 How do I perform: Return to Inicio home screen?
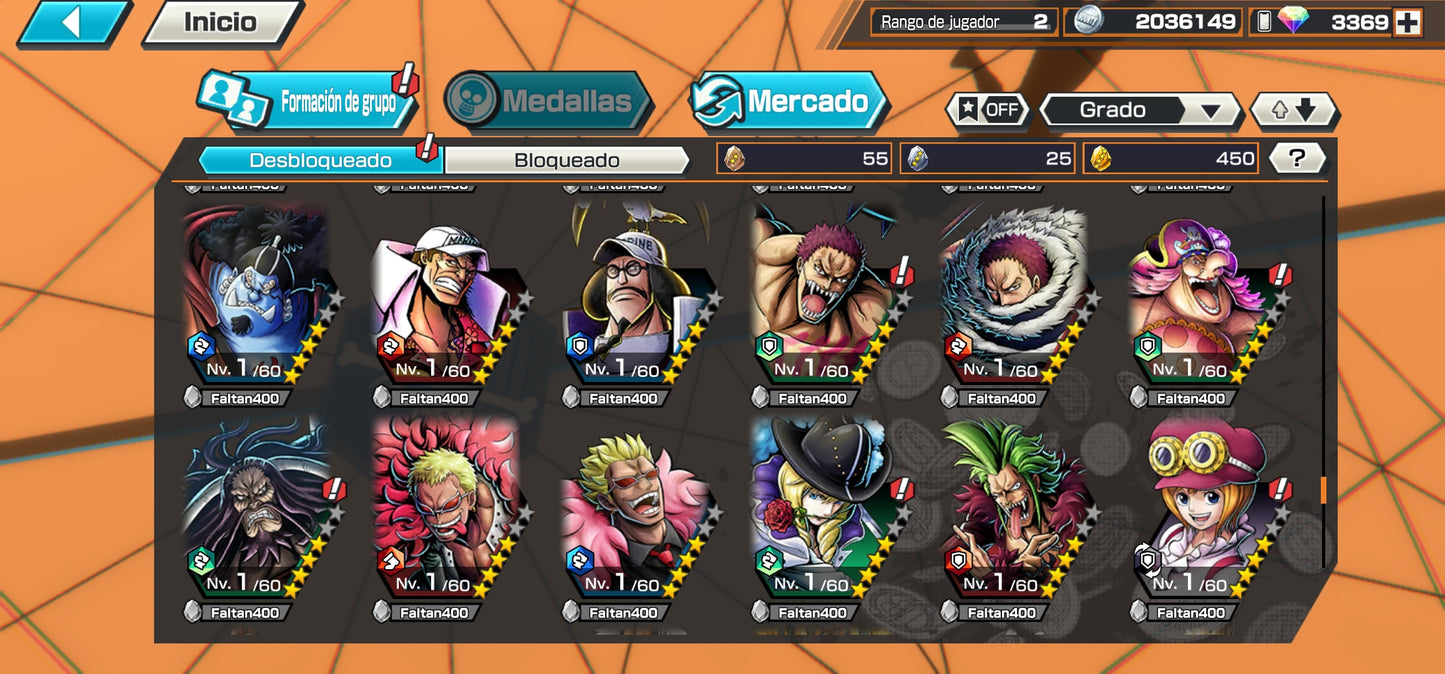click(x=220, y=23)
